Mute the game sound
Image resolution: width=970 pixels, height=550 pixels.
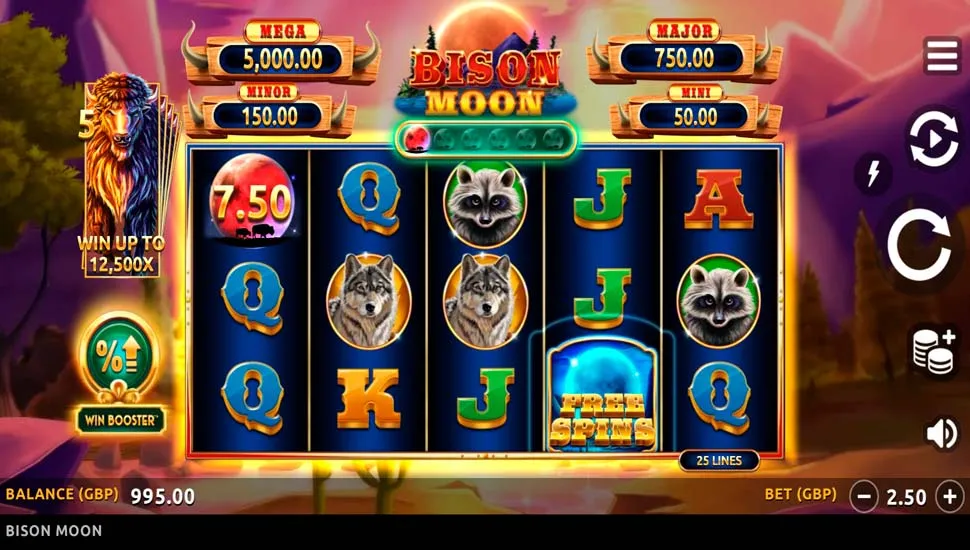941,433
